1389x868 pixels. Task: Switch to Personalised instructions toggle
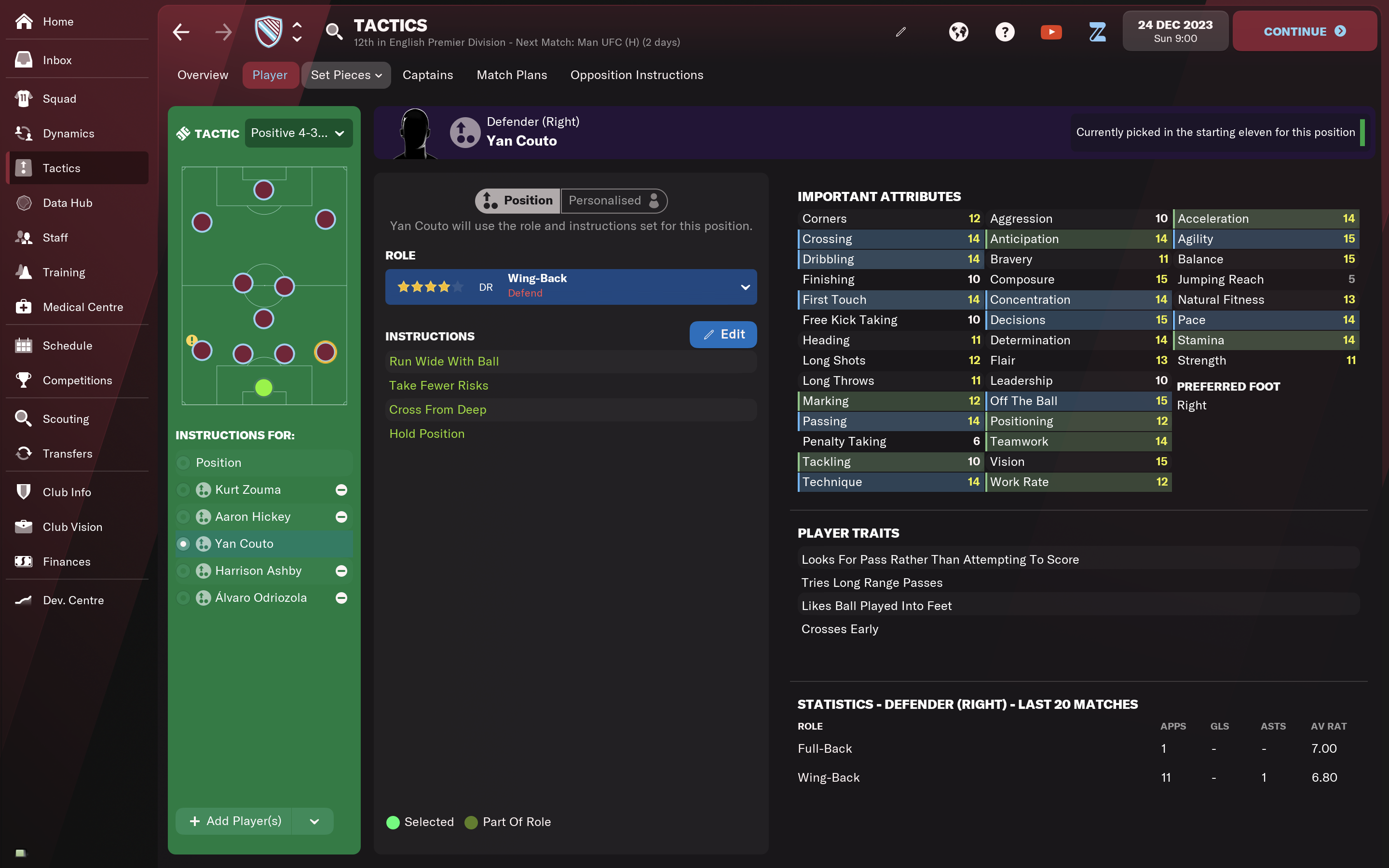tap(613, 201)
